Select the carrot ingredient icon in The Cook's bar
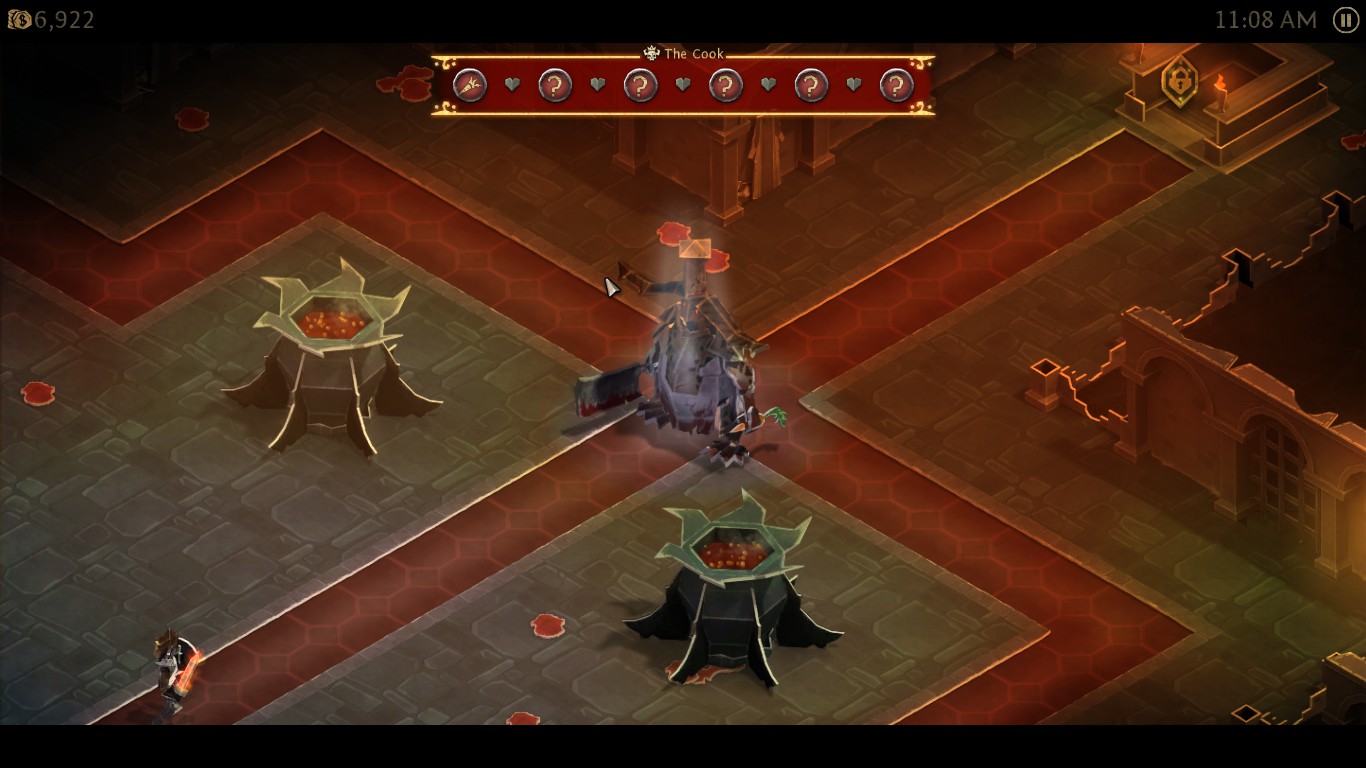 (x=470, y=86)
